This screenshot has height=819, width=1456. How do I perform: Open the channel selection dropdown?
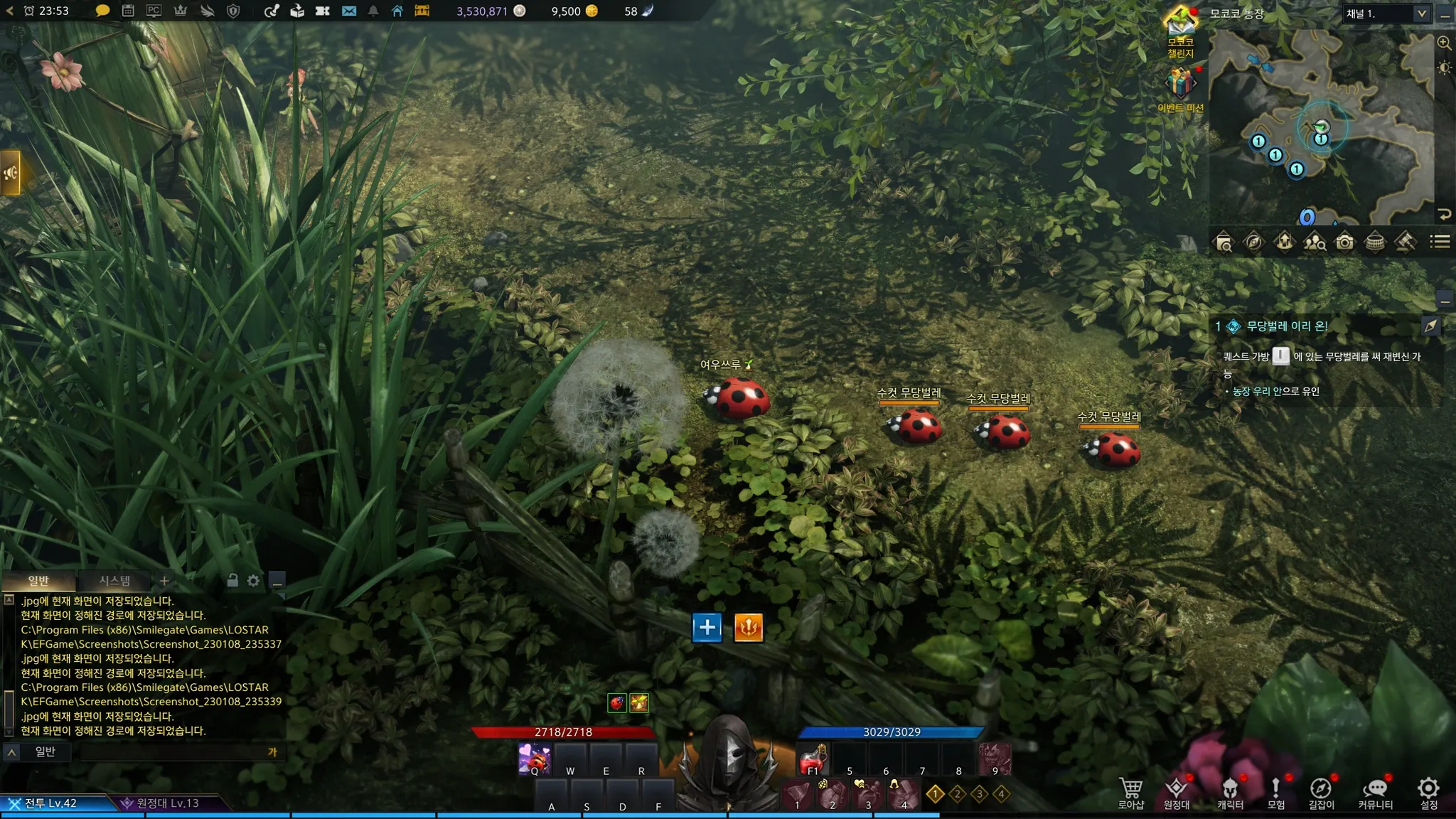[1421, 14]
